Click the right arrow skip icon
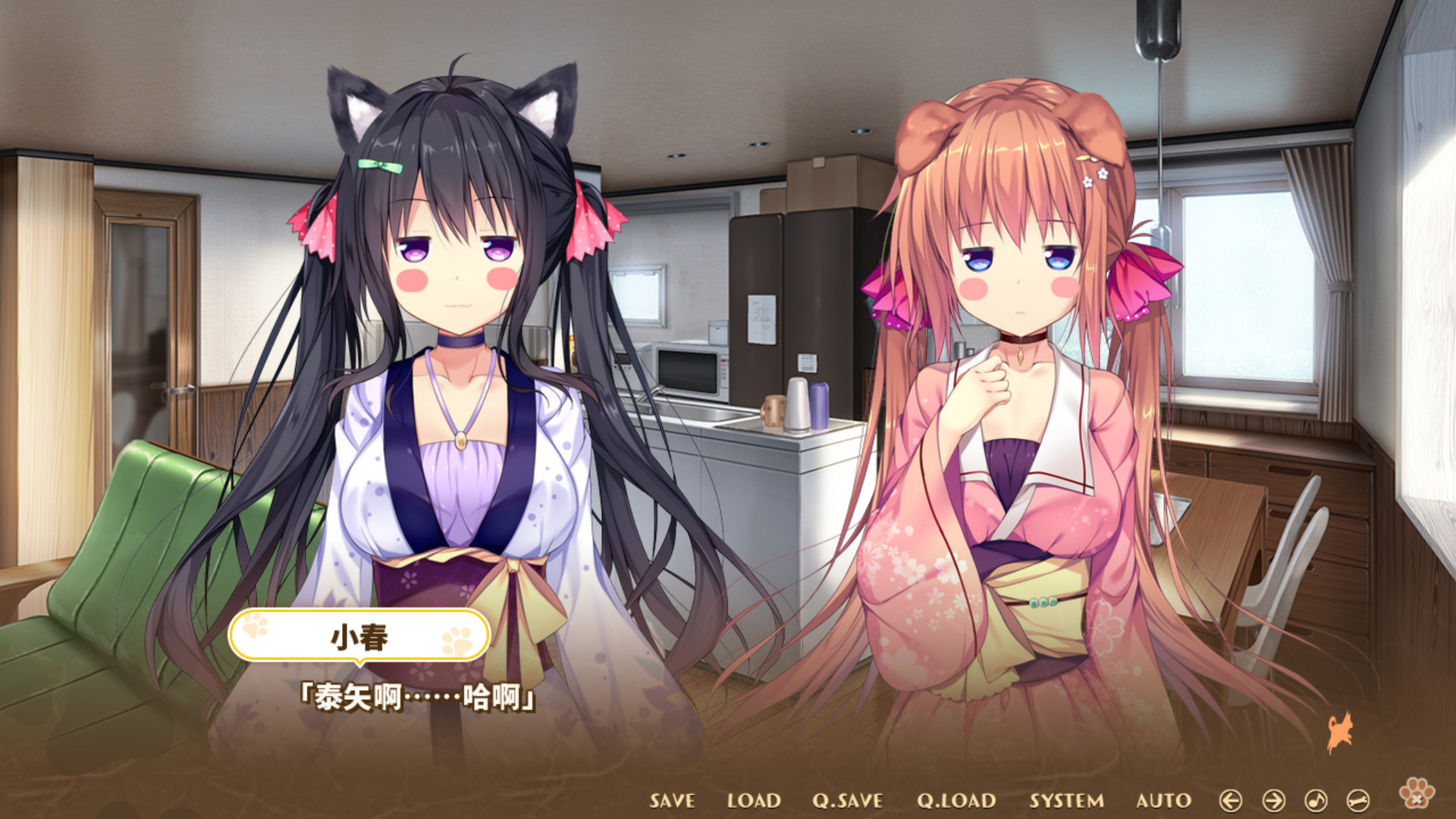The height and width of the screenshot is (819, 1456). coord(1274,800)
